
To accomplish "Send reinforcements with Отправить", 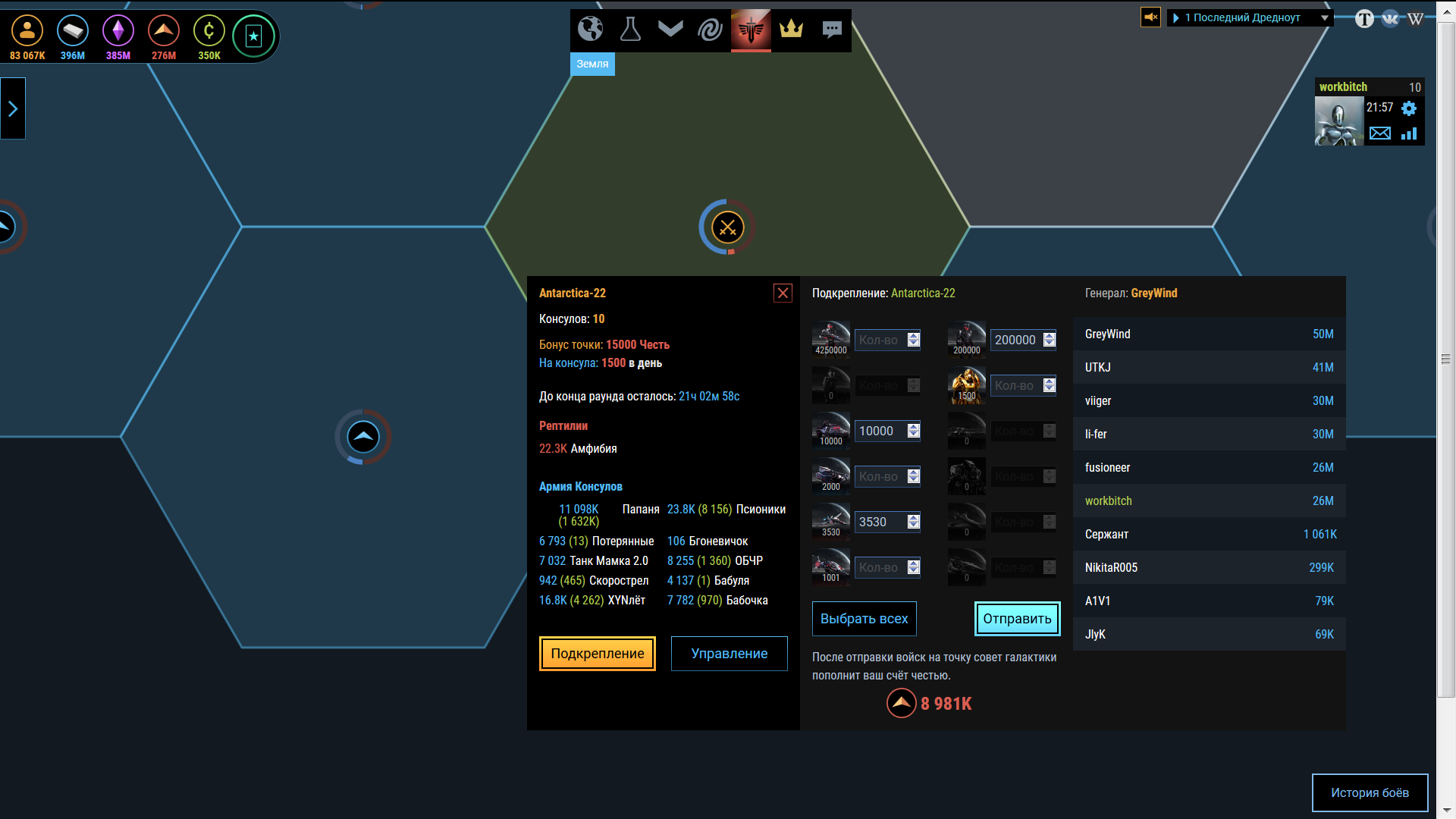I will [1017, 619].
